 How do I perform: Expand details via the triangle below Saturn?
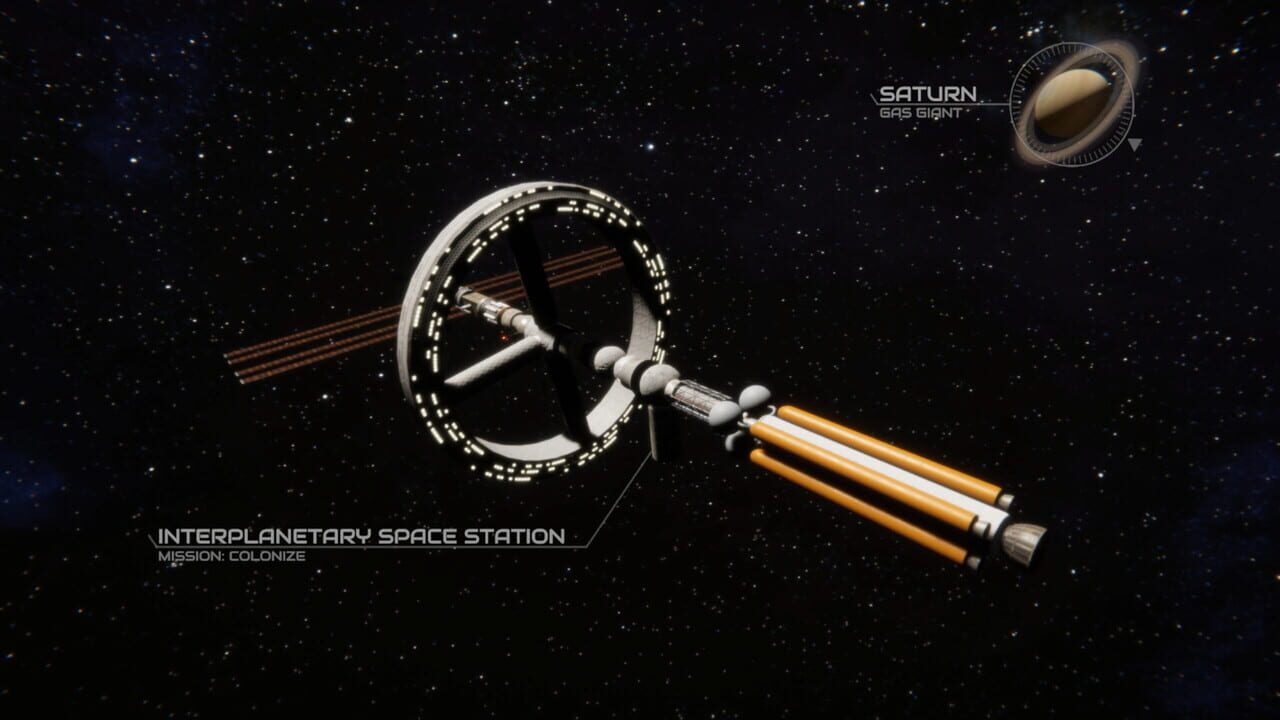[1135, 145]
